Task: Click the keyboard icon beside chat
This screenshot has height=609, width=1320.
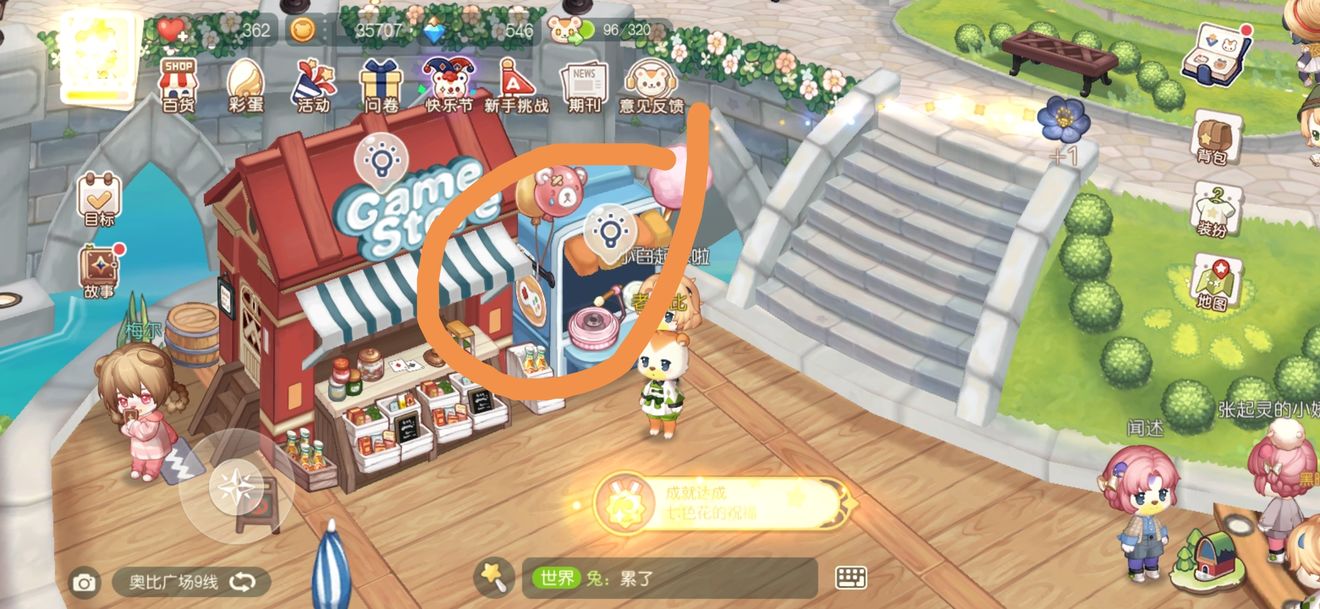Action: pos(851,578)
